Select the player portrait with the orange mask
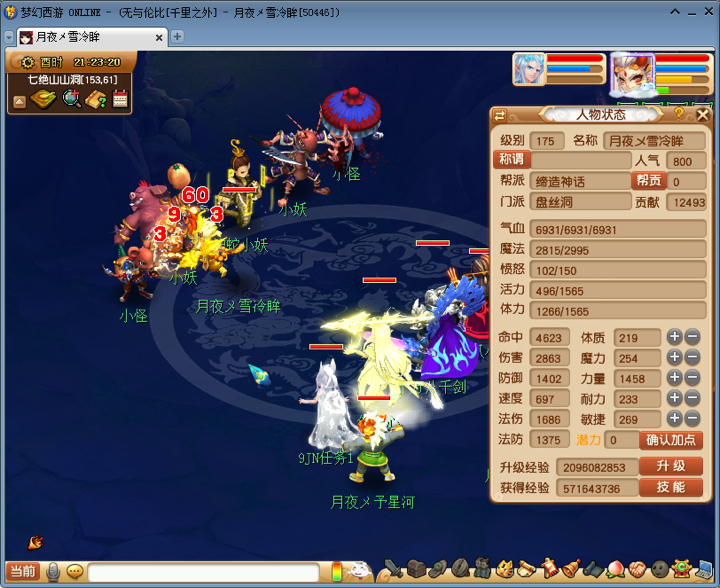Viewport: 720px width, 588px height. (632, 71)
